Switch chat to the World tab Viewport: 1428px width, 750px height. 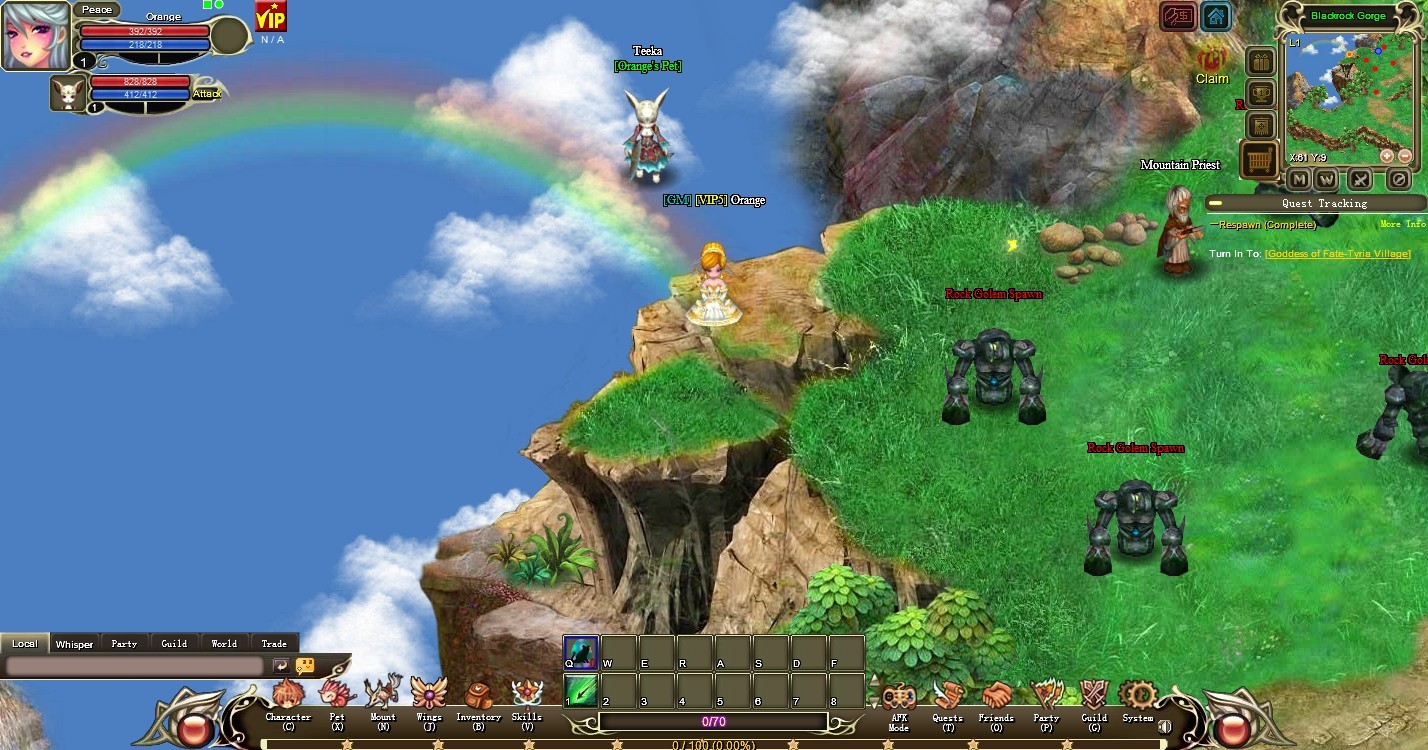coord(224,644)
